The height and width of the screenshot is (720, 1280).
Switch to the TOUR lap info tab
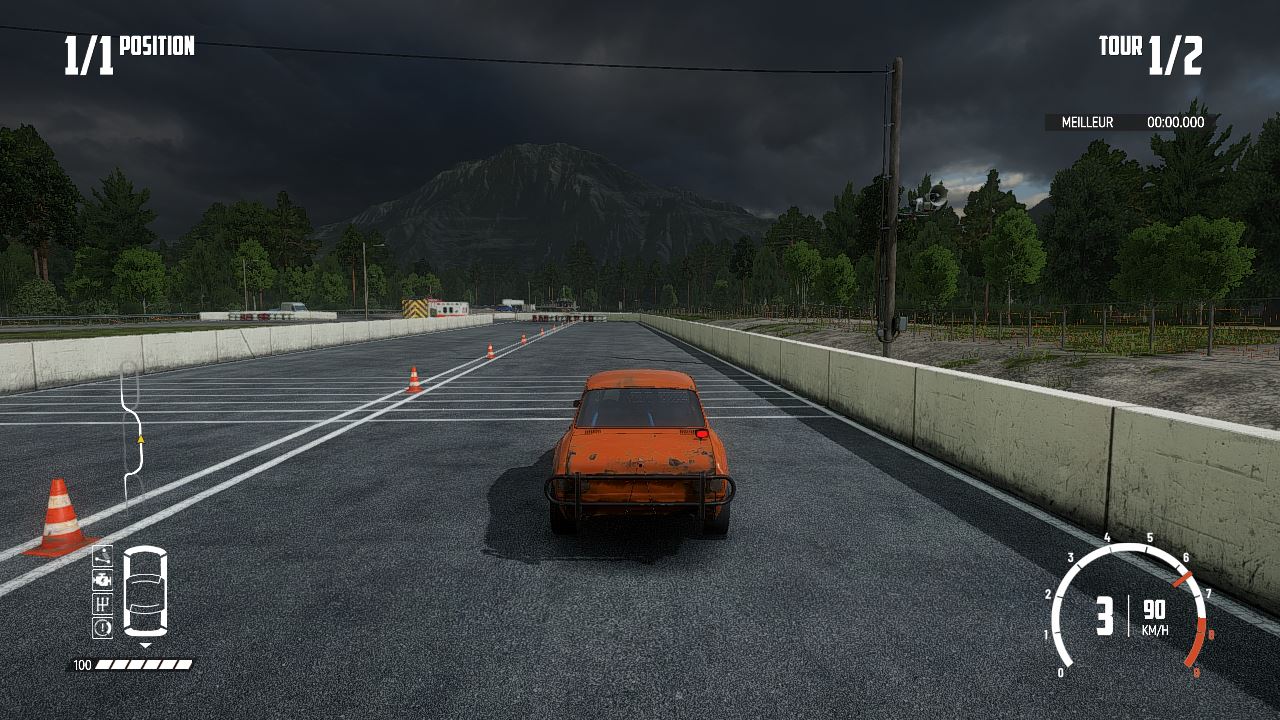tap(1119, 45)
